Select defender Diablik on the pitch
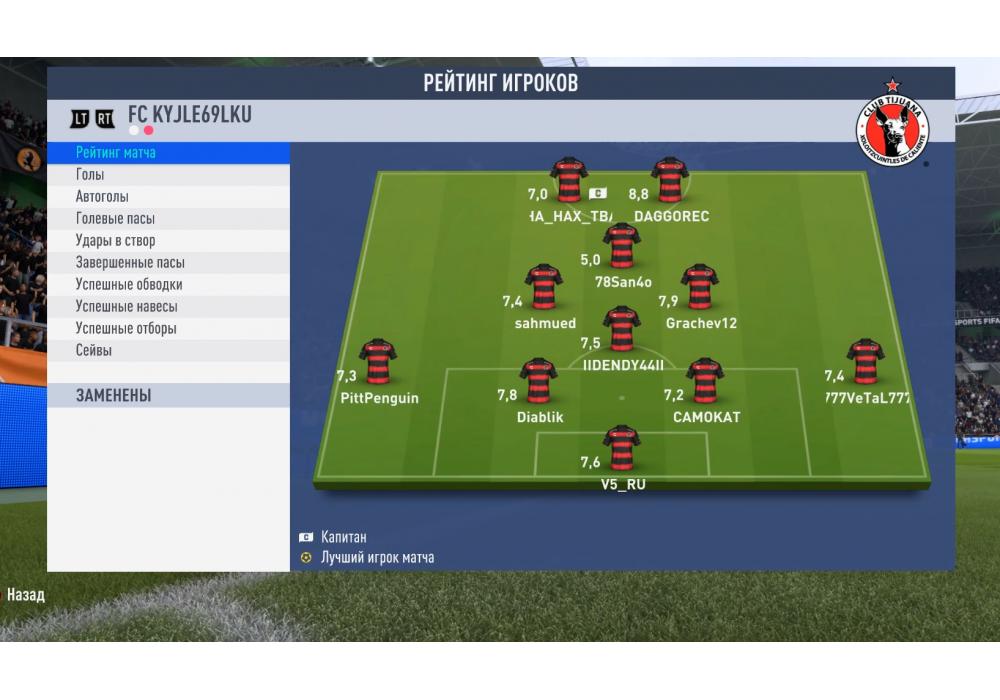The height and width of the screenshot is (700, 1000). 539,381
